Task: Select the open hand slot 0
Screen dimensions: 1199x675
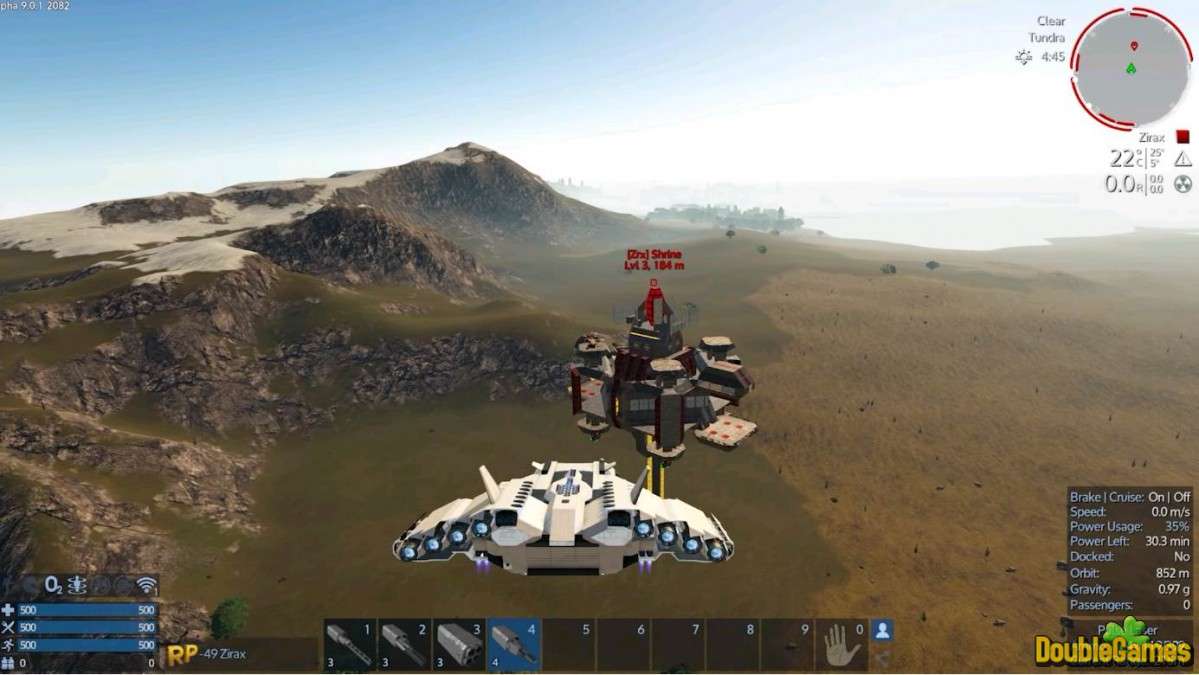Action: pos(842,645)
